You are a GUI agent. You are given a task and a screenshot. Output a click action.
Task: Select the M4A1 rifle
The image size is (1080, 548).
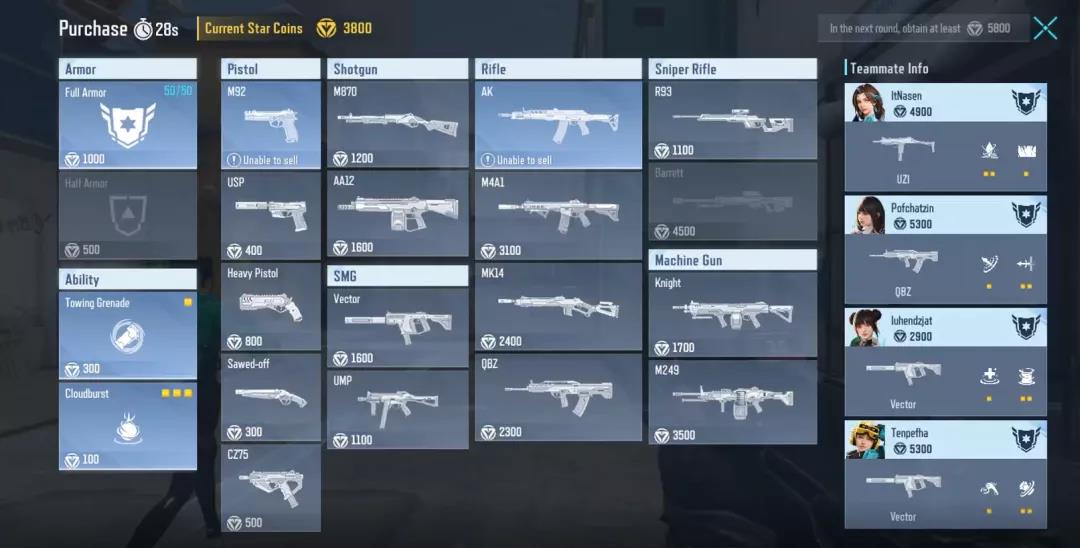pos(558,215)
